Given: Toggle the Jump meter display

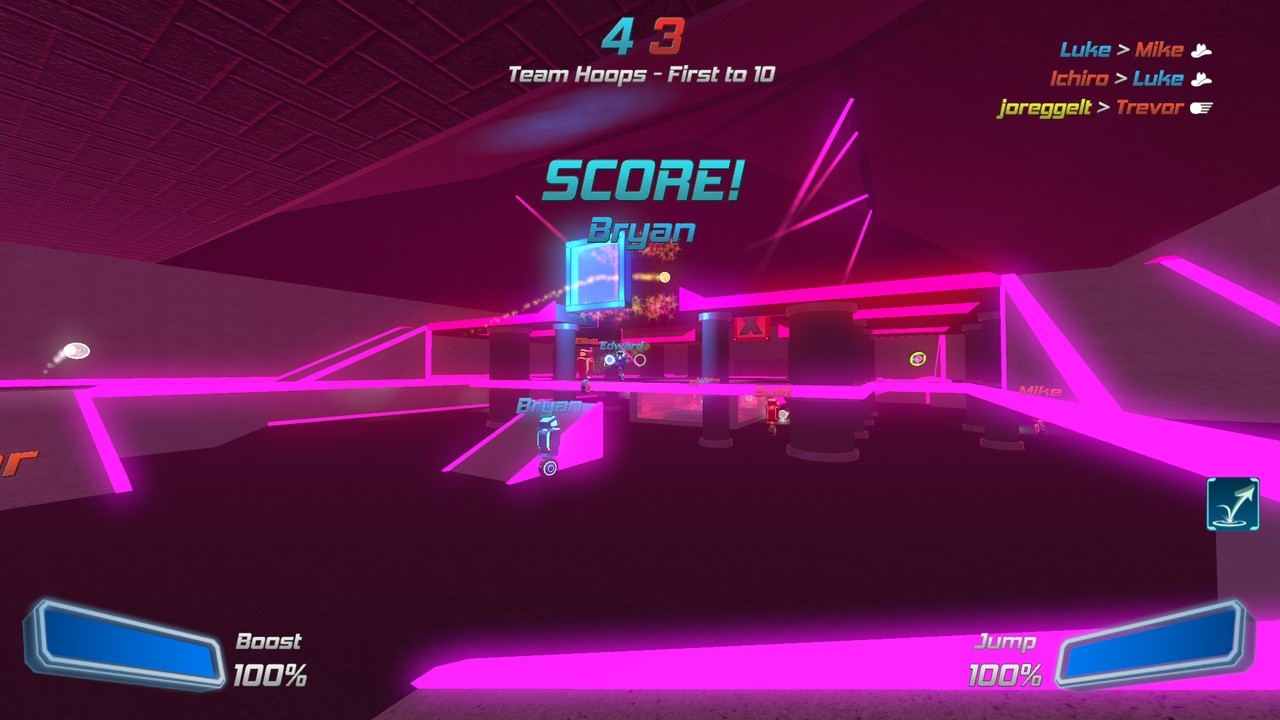Looking at the screenshot, I should pyautogui.click(x=1007, y=642).
